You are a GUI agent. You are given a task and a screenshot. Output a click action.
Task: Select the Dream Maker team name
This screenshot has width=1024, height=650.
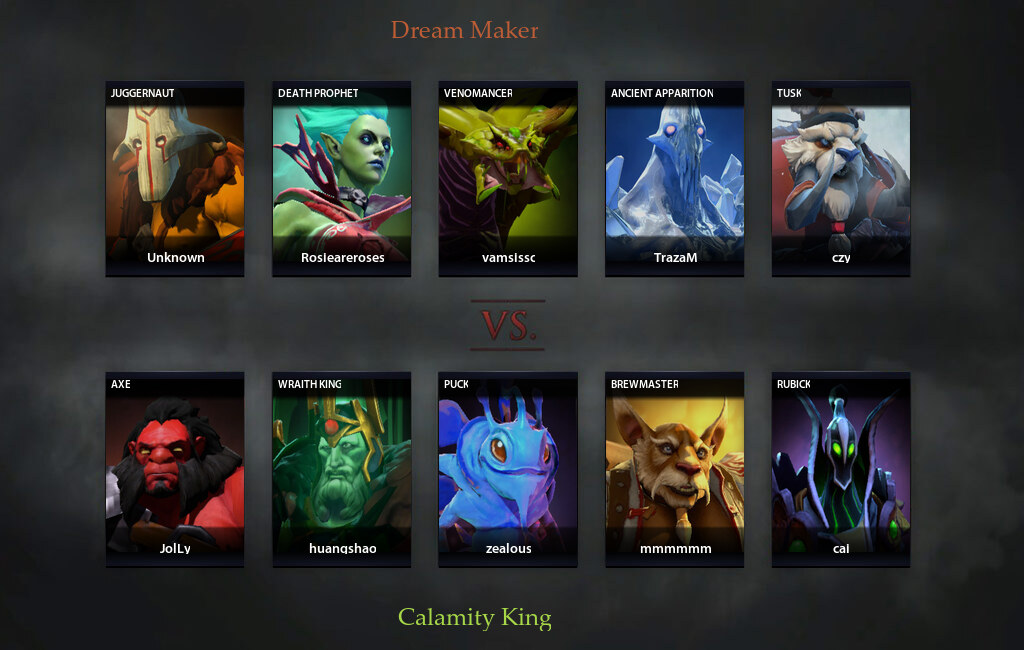[464, 30]
